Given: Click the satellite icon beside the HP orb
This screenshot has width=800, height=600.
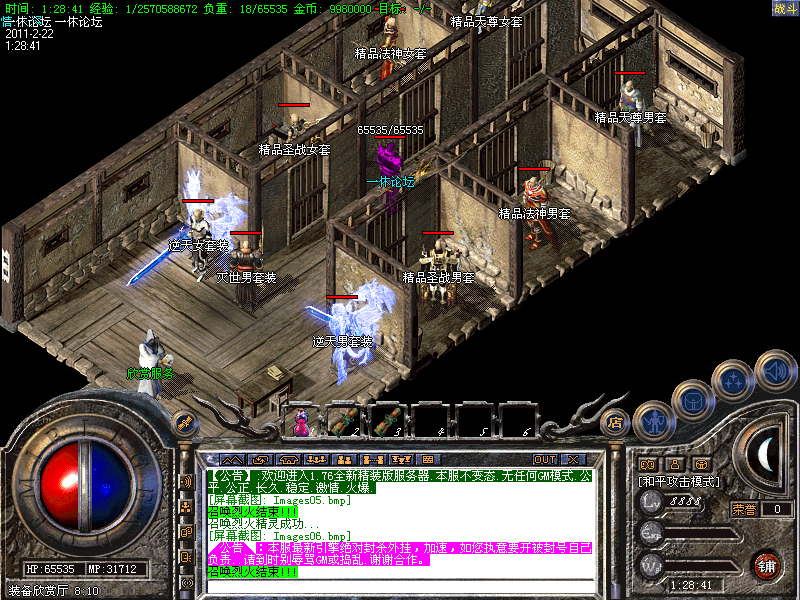Looking at the screenshot, I should point(184,422).
